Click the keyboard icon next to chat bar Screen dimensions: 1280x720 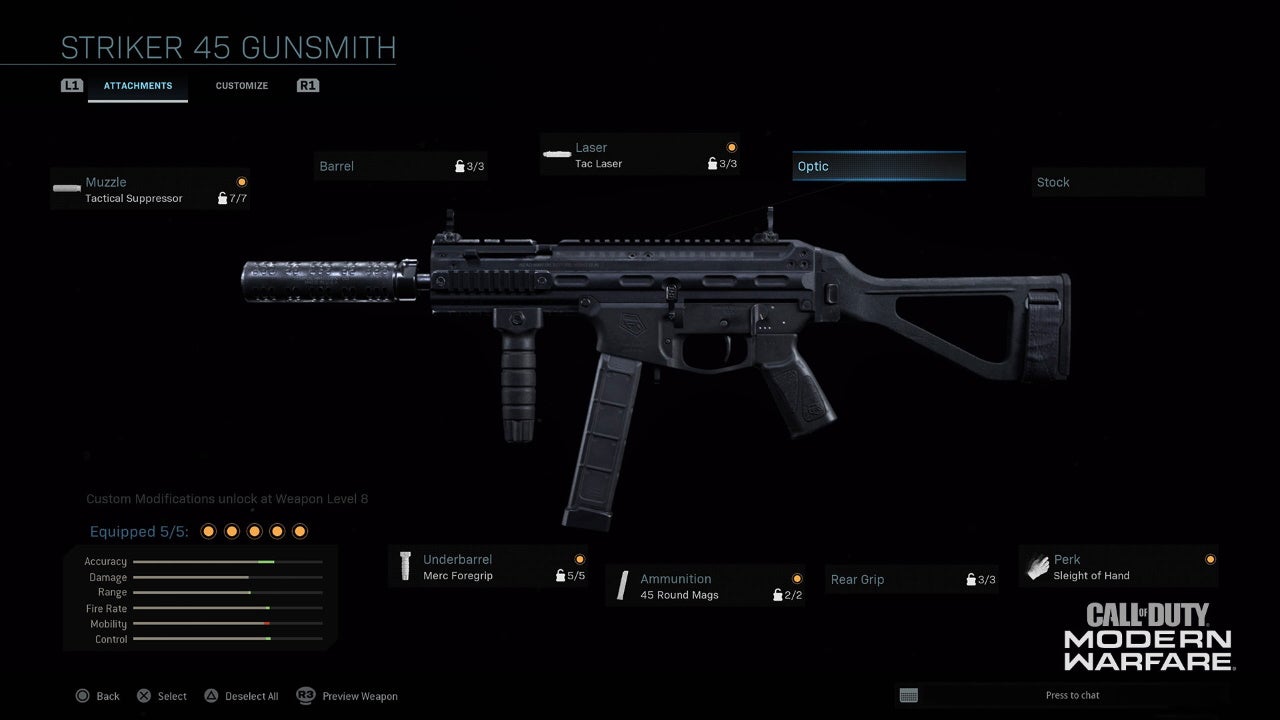(x=908, y=695)
